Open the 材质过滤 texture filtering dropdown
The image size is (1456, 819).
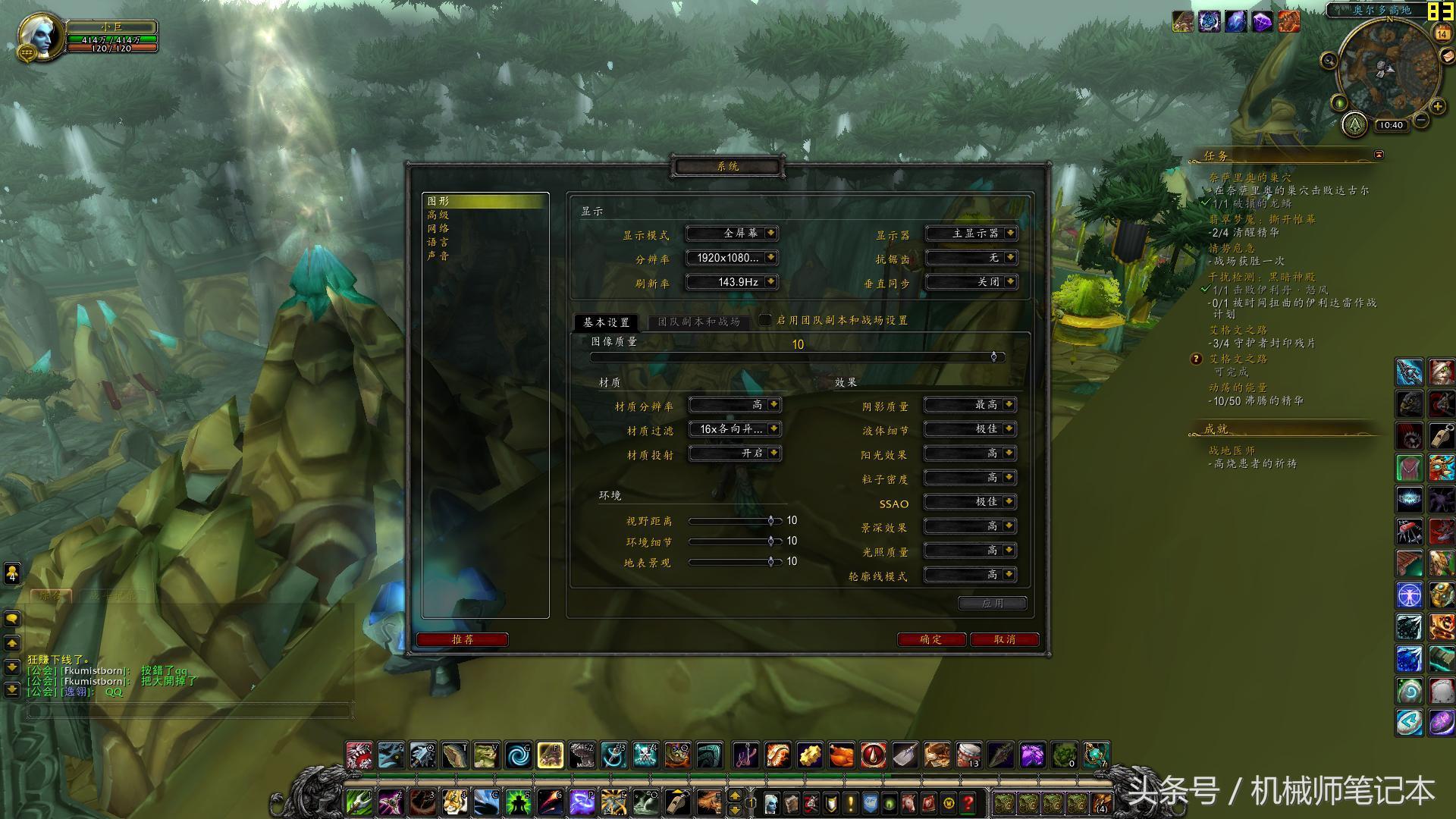734,429
